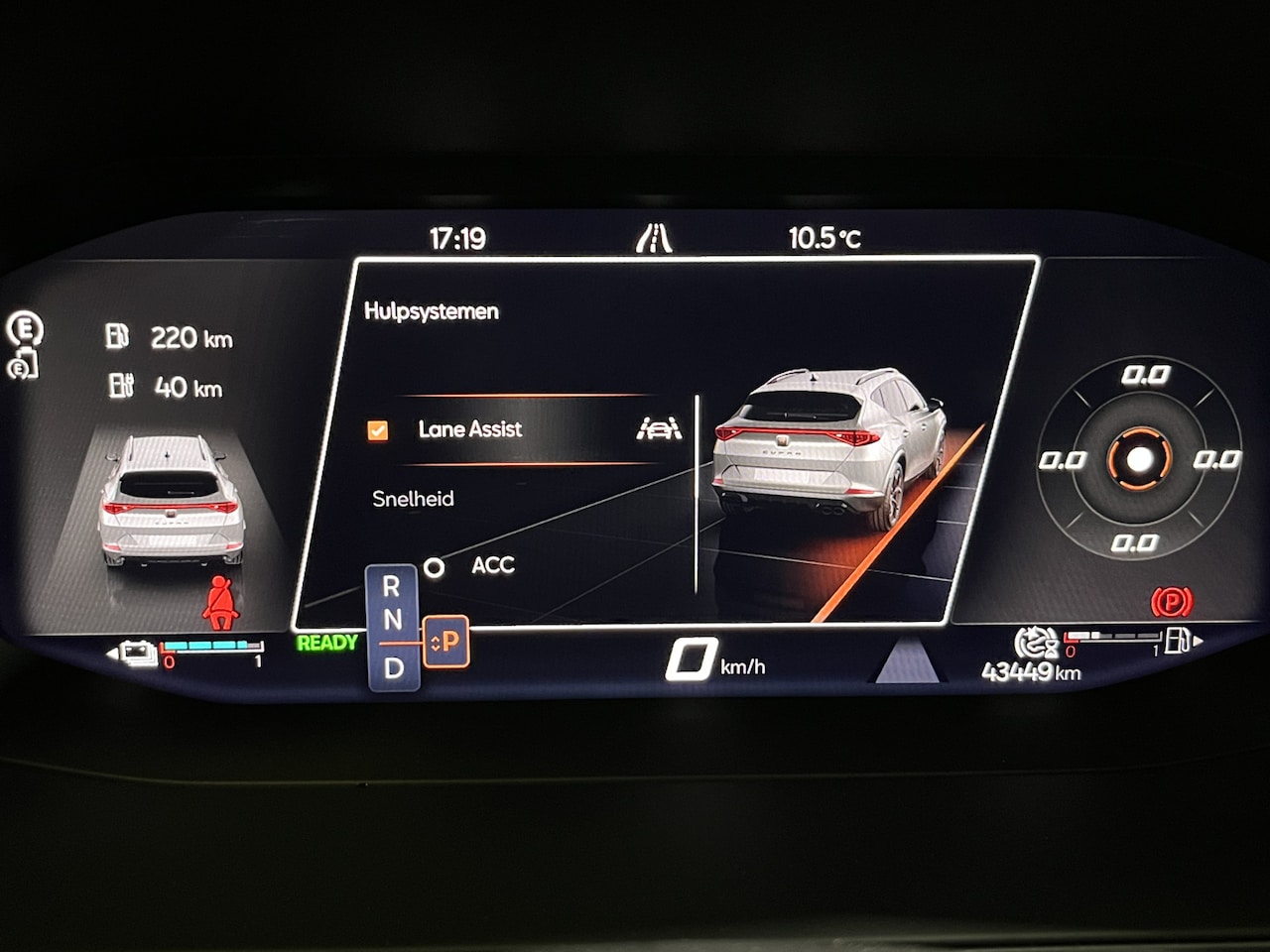Click the lane assist car icon
The height and width of the screenshot is (952, 1270).
click(x=659, y=428)
